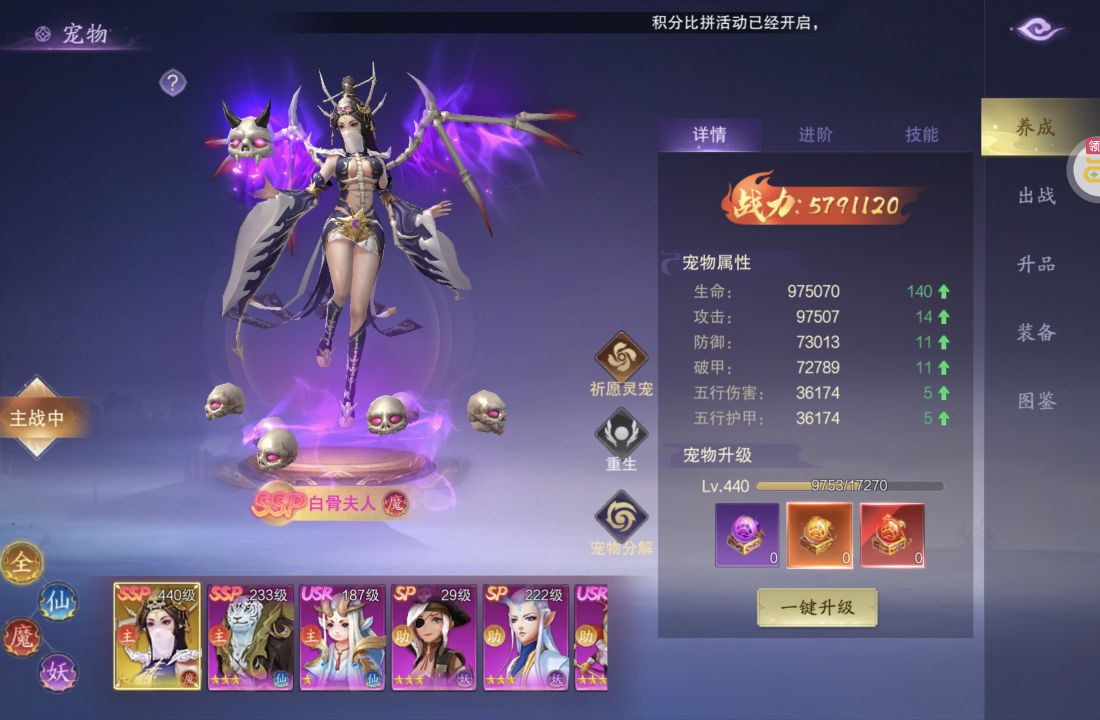
Task: Open the 升品 side menu
Action: pos(1037,264)
